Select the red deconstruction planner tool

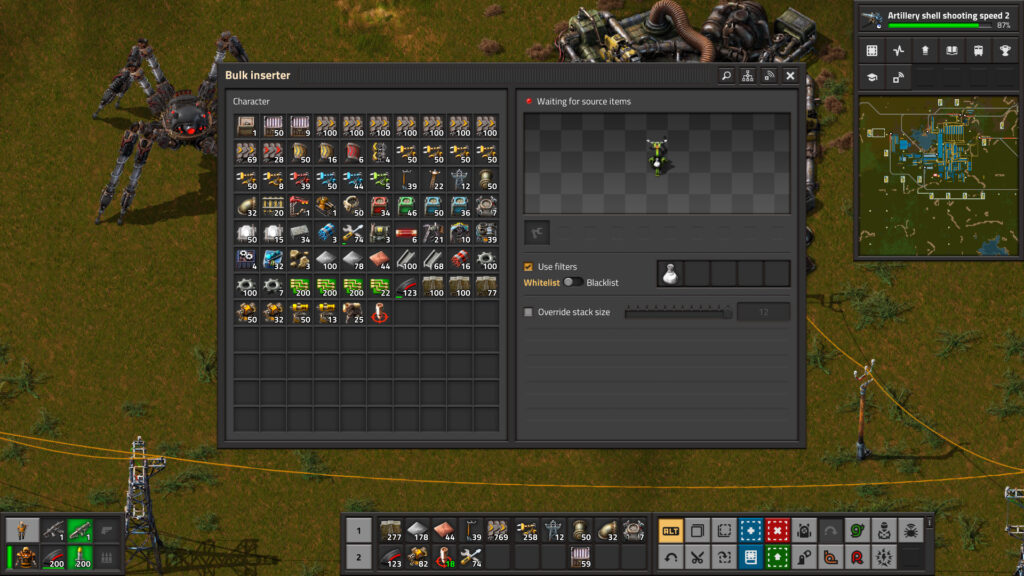click(775, 530)
